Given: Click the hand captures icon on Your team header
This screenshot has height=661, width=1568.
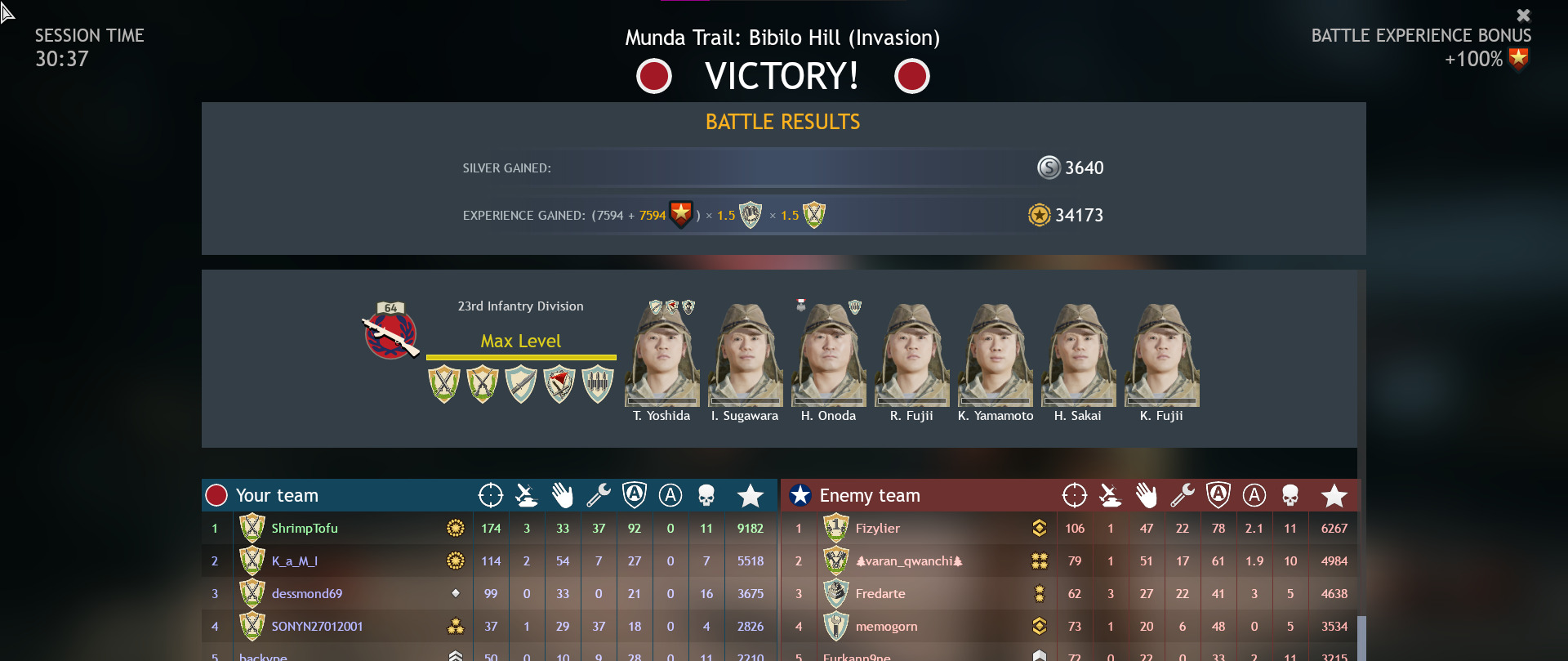Looking at the screenshot, I should (562, 494).
